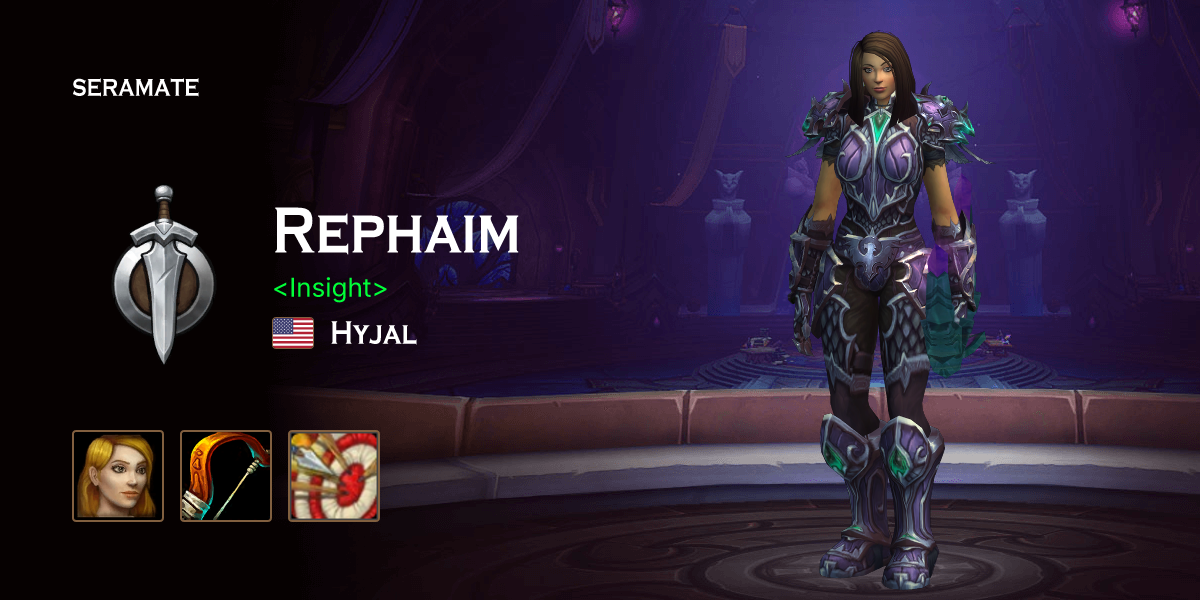The height and width of the screenshot is (600, 1200).
Task: Click the Rephaim character name
Action: 396,232
